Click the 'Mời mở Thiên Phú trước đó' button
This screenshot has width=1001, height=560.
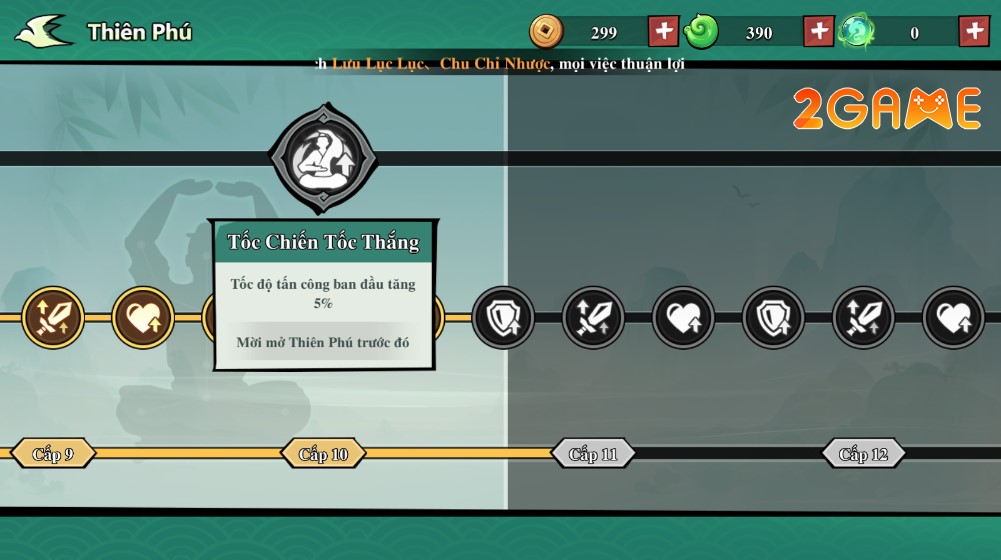tap(323, 342)
